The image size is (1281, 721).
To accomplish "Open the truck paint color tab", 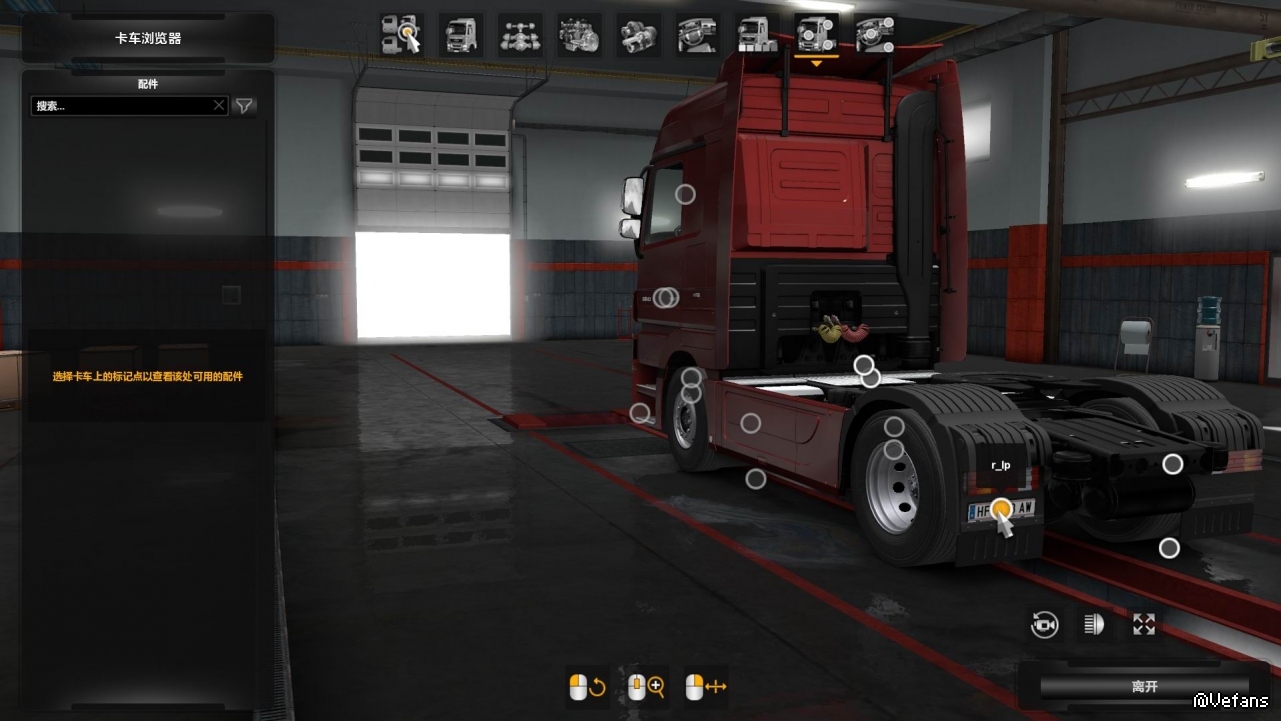I will [756, 35].
